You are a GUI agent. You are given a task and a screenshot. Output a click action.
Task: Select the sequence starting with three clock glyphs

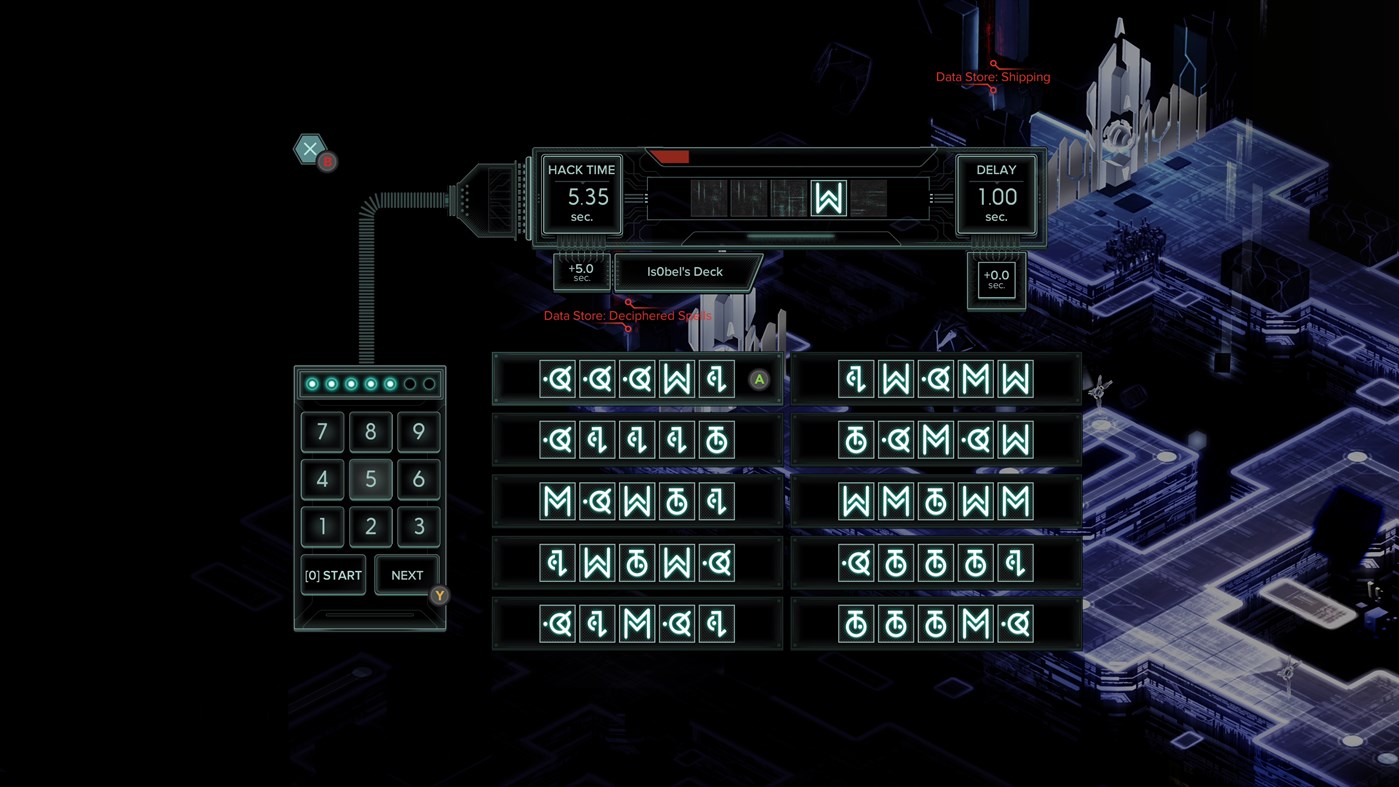click(935, 624)
